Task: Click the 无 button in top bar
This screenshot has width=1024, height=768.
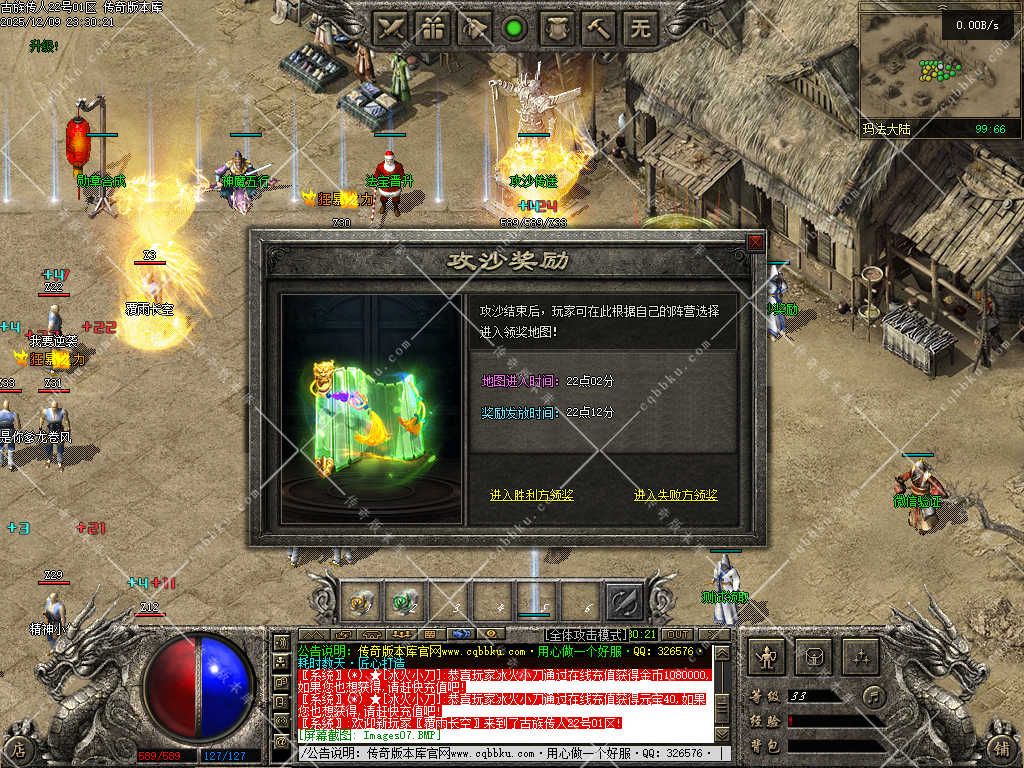Action: (641, 29)
